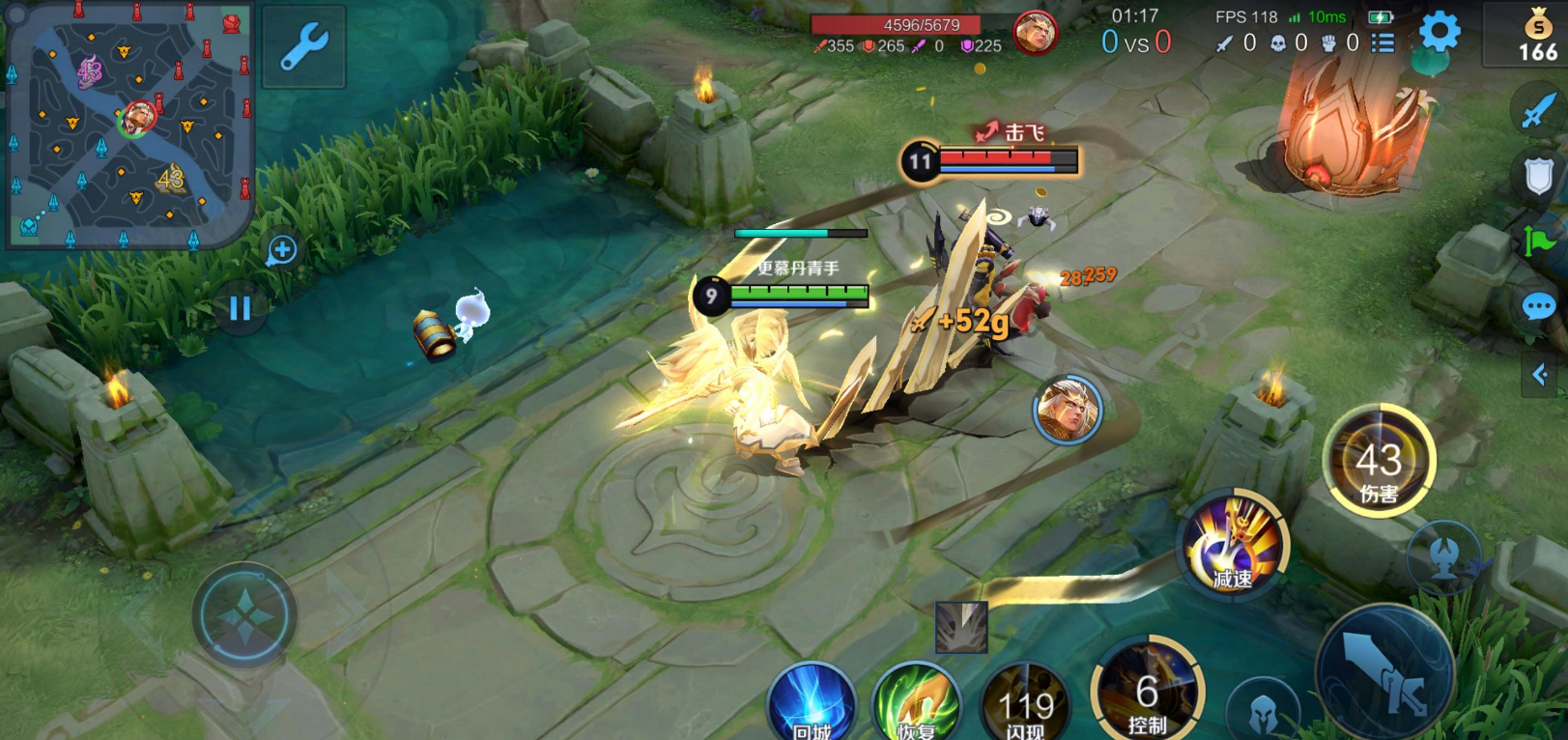
Task: Pause the match
Action: click(240, 308)
